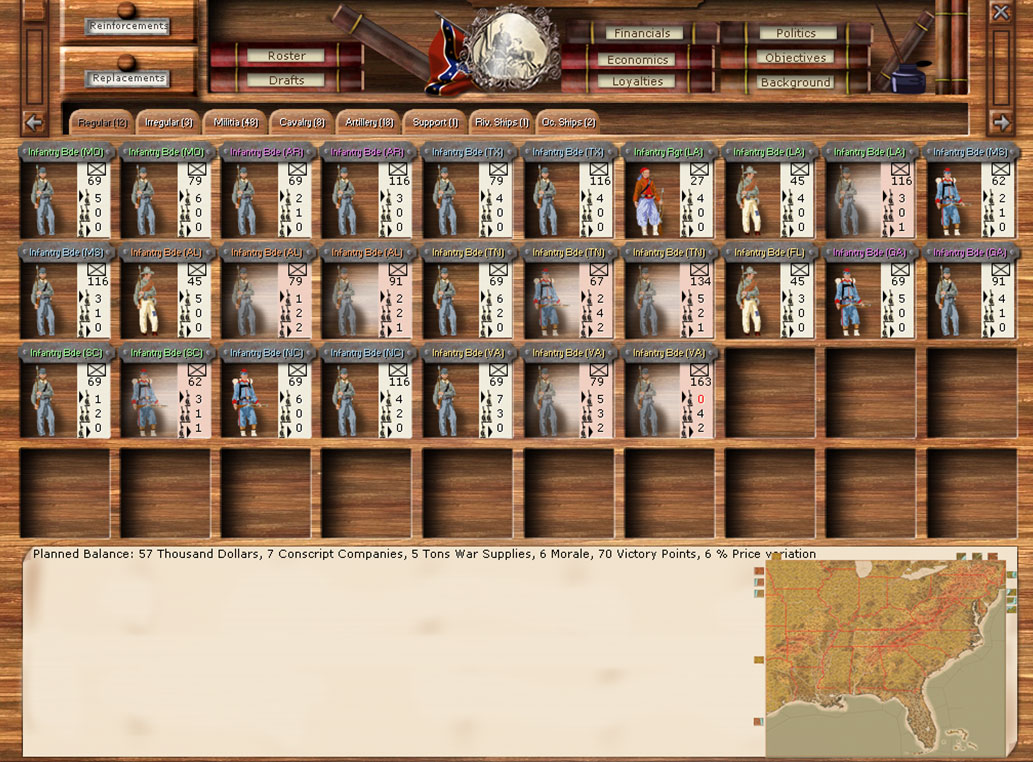Switch to the Irregular units tab

[x=167, y=122]
